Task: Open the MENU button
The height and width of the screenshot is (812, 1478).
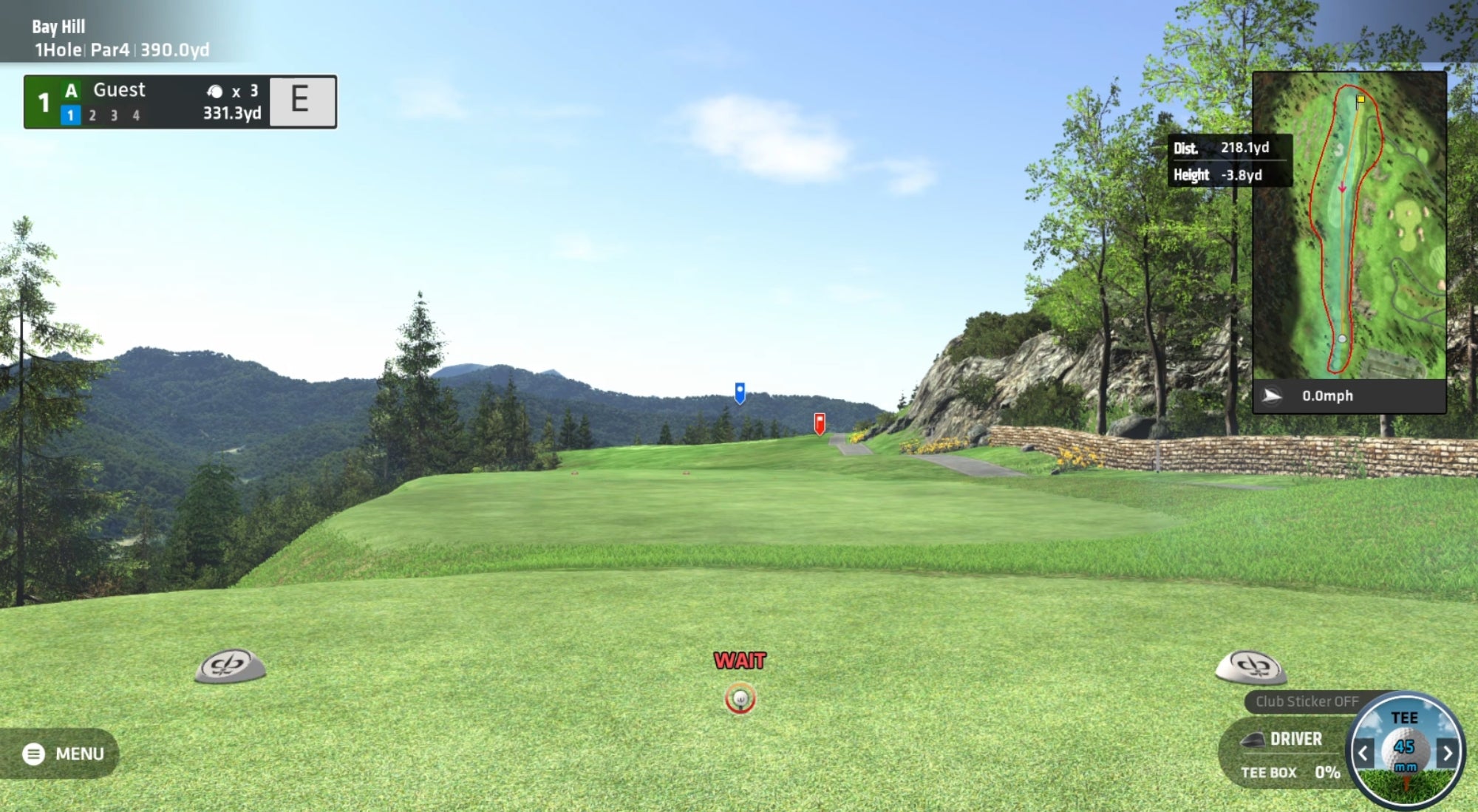Action: 63,754
